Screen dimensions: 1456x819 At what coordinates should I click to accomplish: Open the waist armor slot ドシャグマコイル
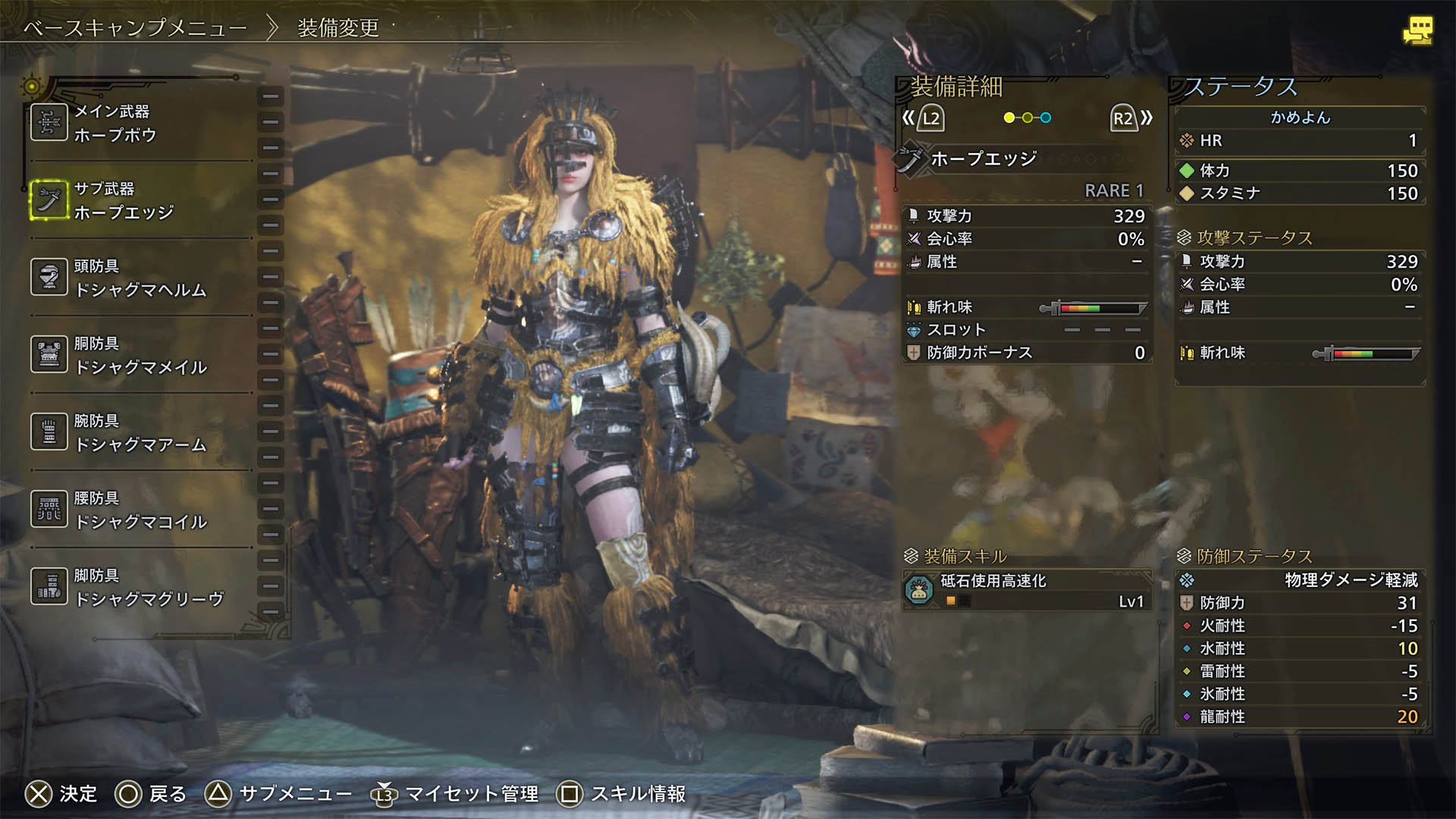pyautogui.click(x=140, y=510)
